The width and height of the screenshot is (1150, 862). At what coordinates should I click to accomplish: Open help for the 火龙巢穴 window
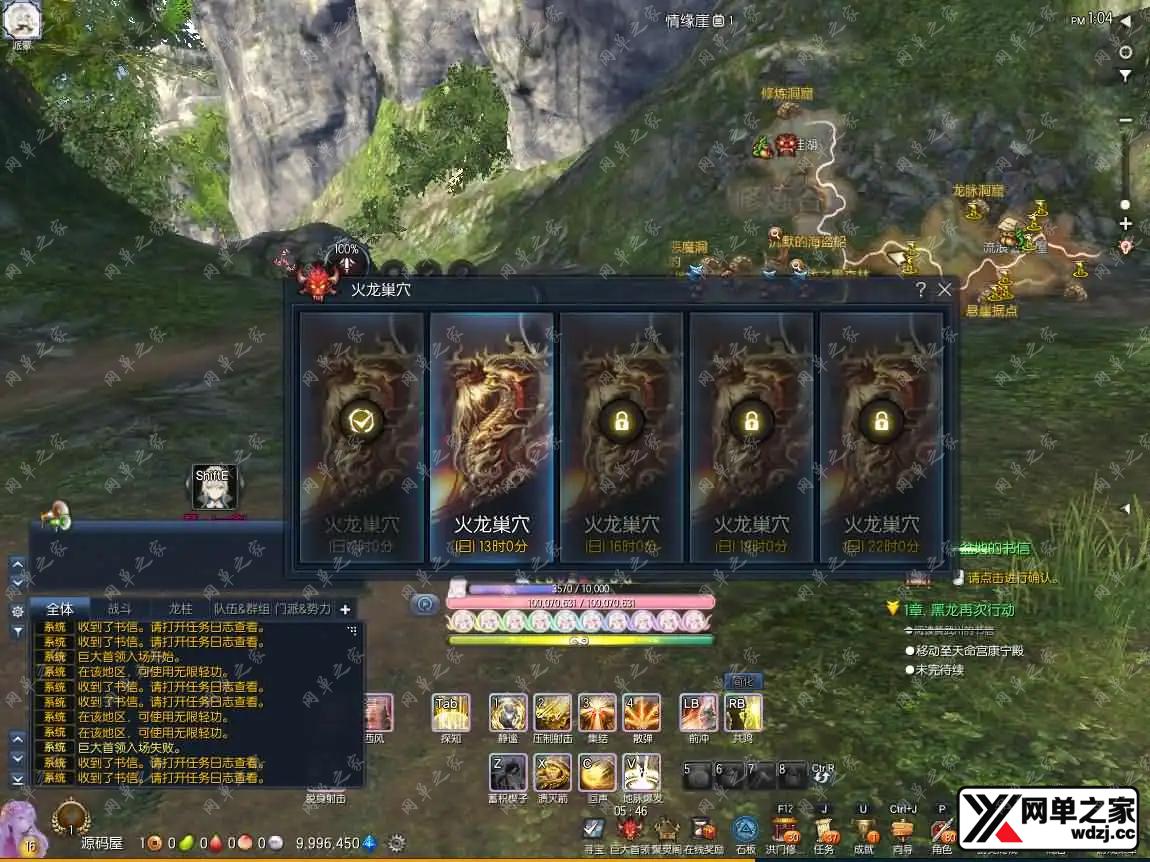coord(920,290)
